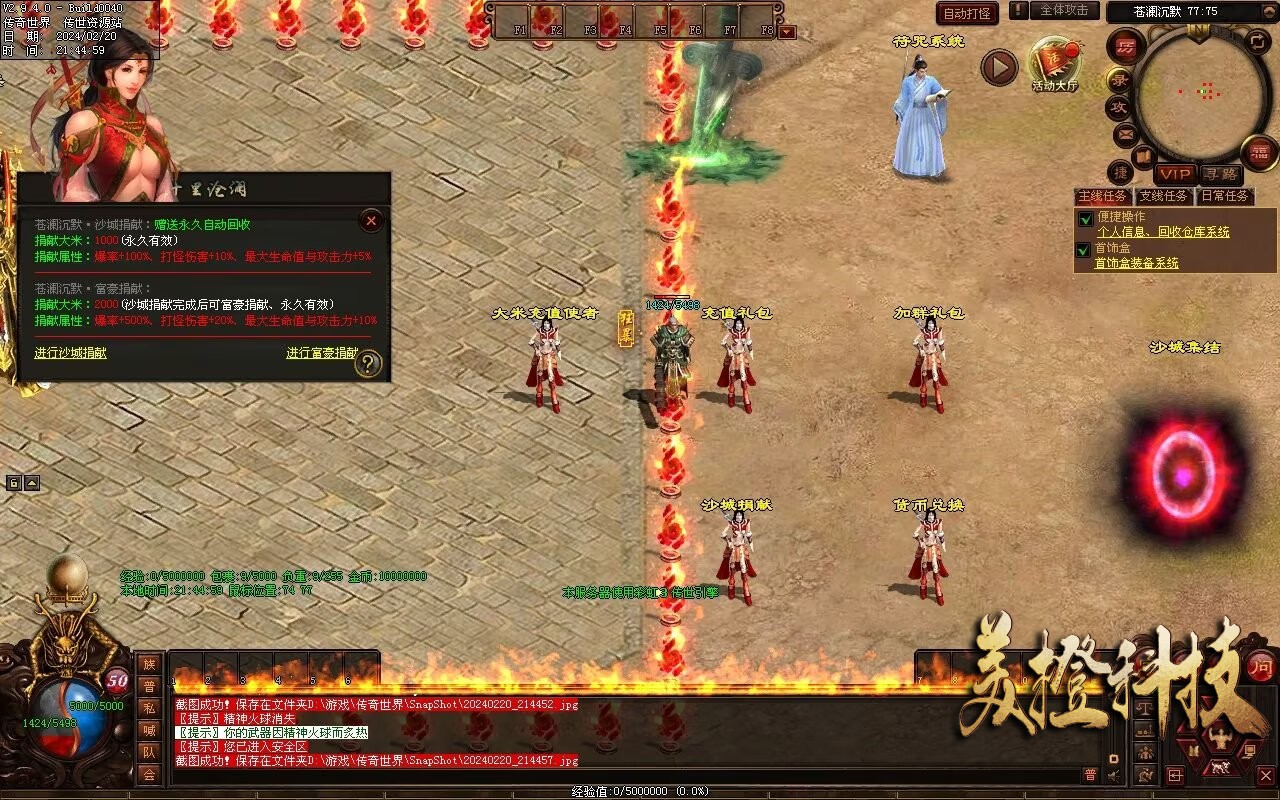This screenshot has width=1280, height=800.
Task: Click the question mark help button
Action: click(368, 363)
